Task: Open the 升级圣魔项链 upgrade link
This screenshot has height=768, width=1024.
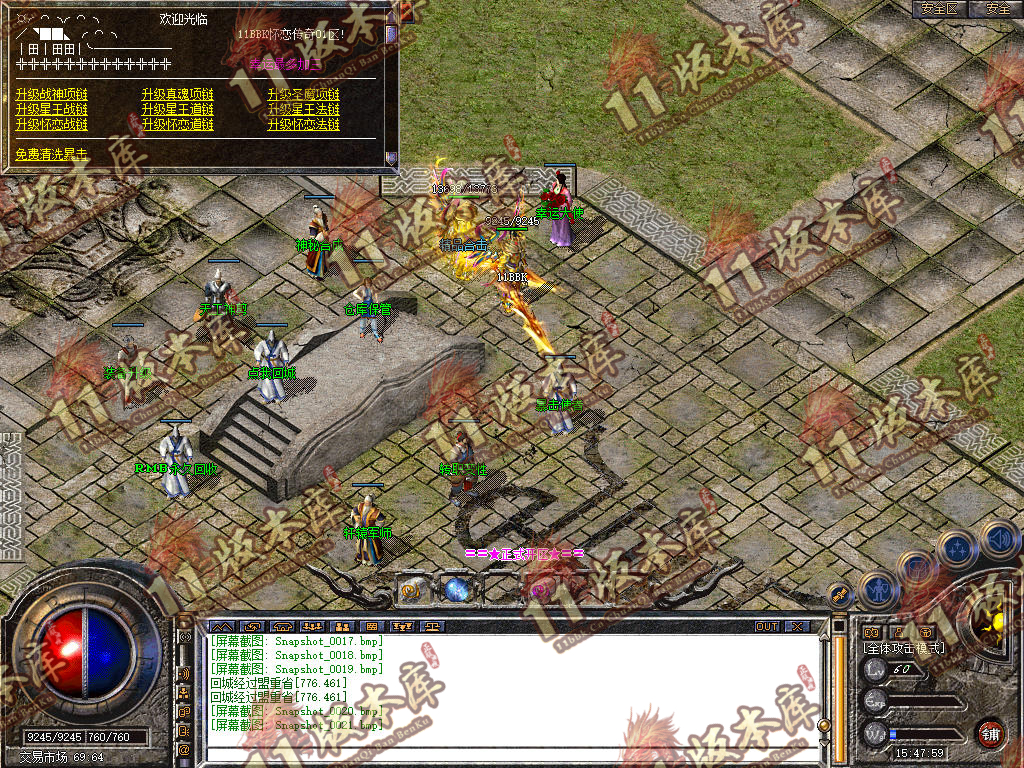Action: tap(304, 94)
